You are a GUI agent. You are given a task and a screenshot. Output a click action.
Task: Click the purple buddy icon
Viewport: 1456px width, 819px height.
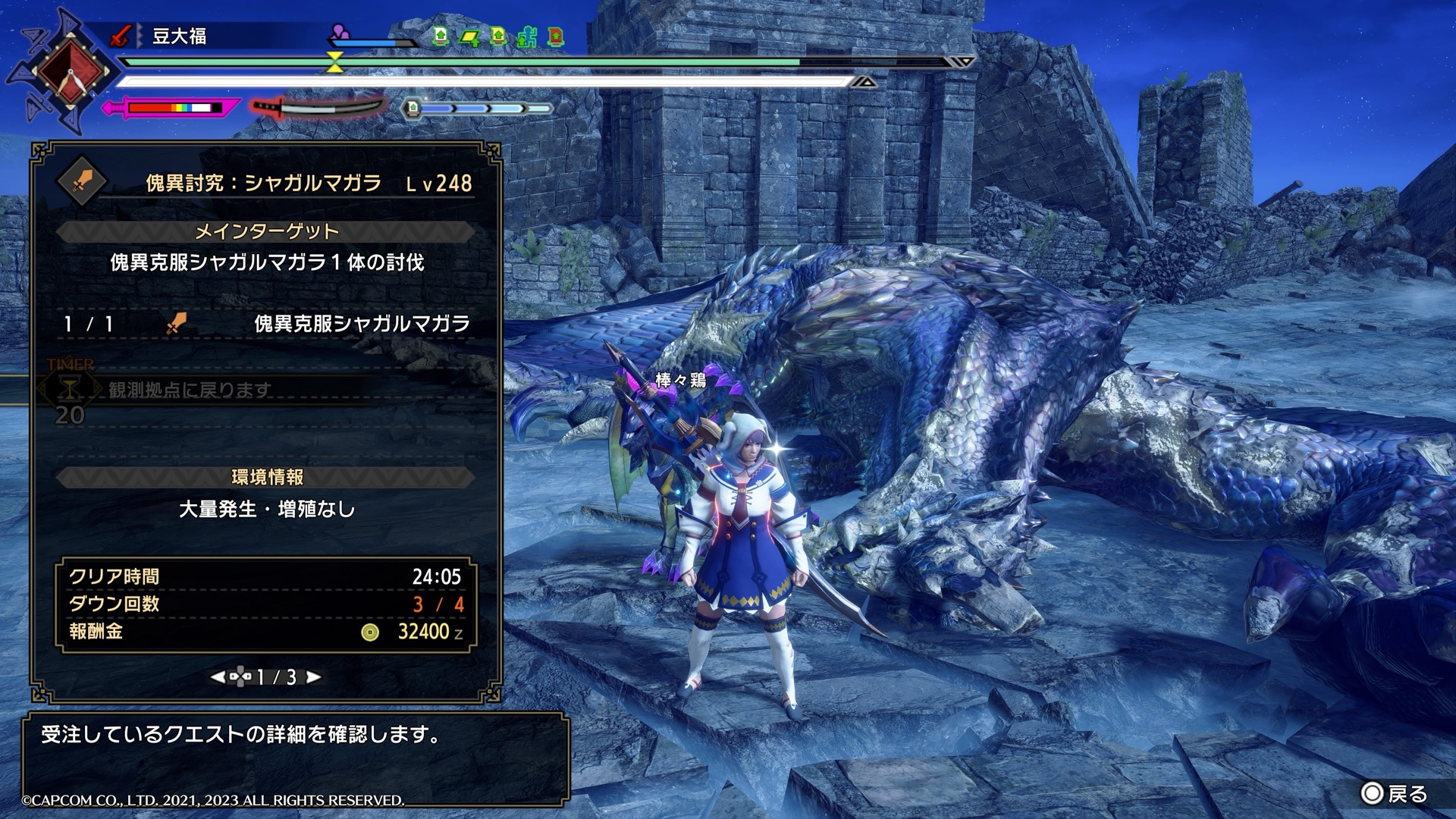[x=340, y=33]
